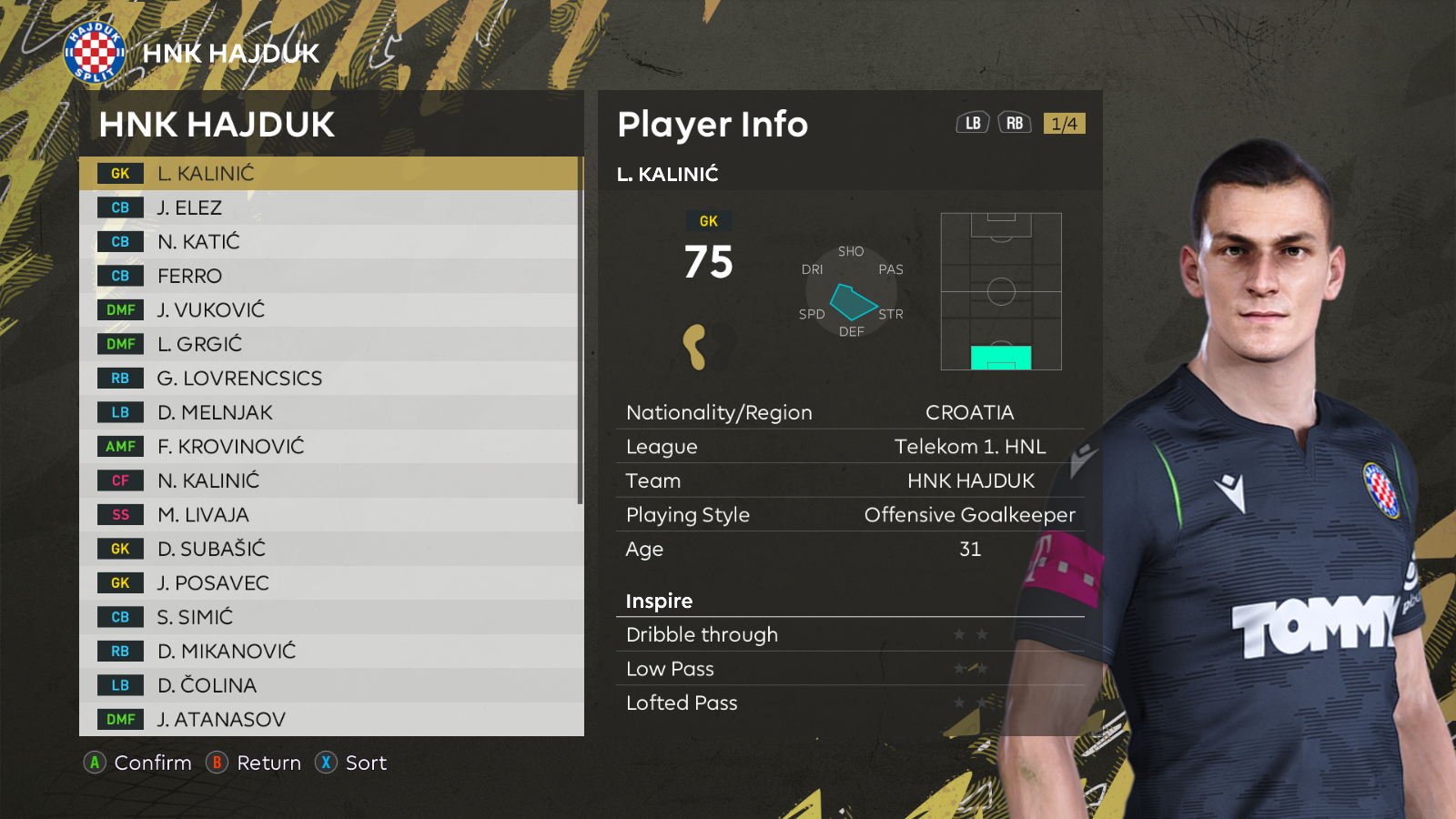Select second striker M. Livaja

tap(329, 515)
